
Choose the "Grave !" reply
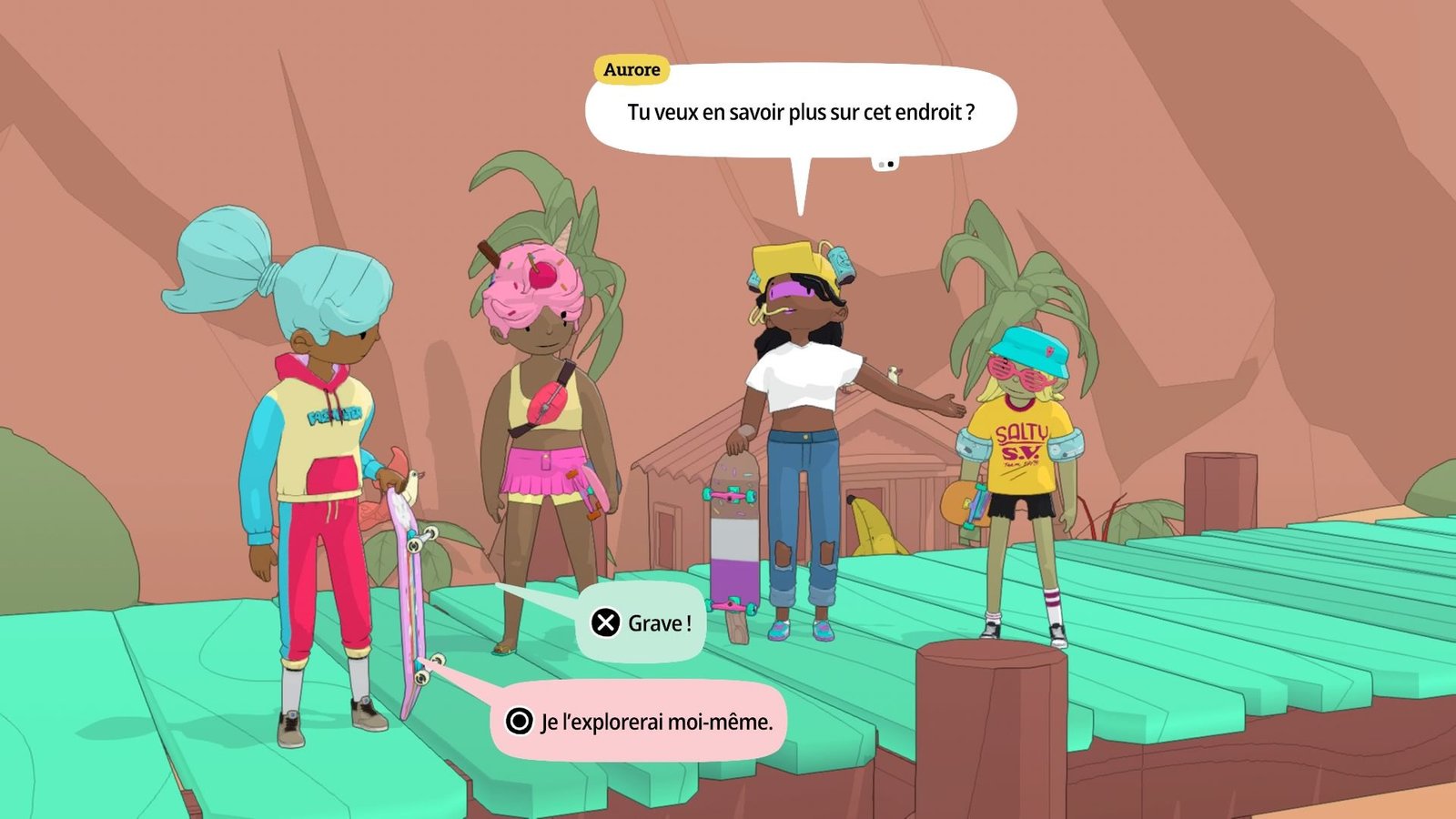(x=642, y=623)
